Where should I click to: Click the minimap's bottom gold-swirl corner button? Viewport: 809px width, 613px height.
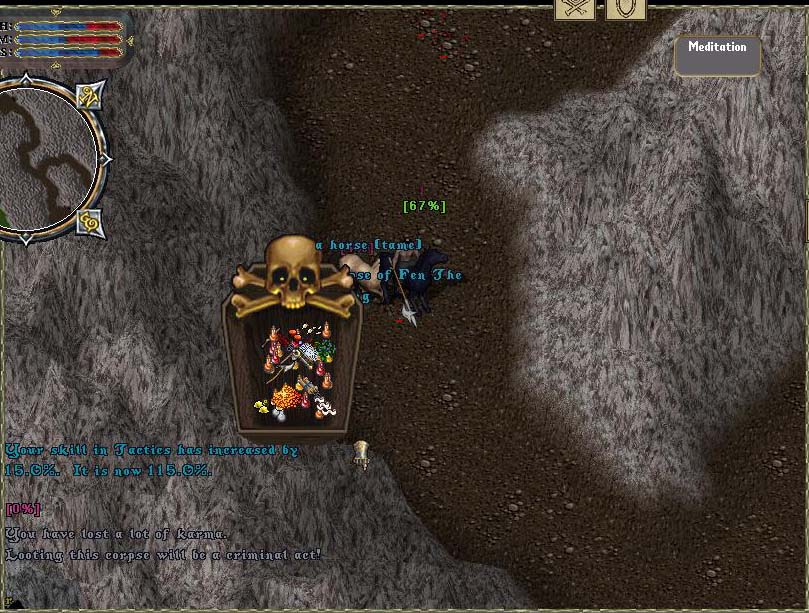91,222
